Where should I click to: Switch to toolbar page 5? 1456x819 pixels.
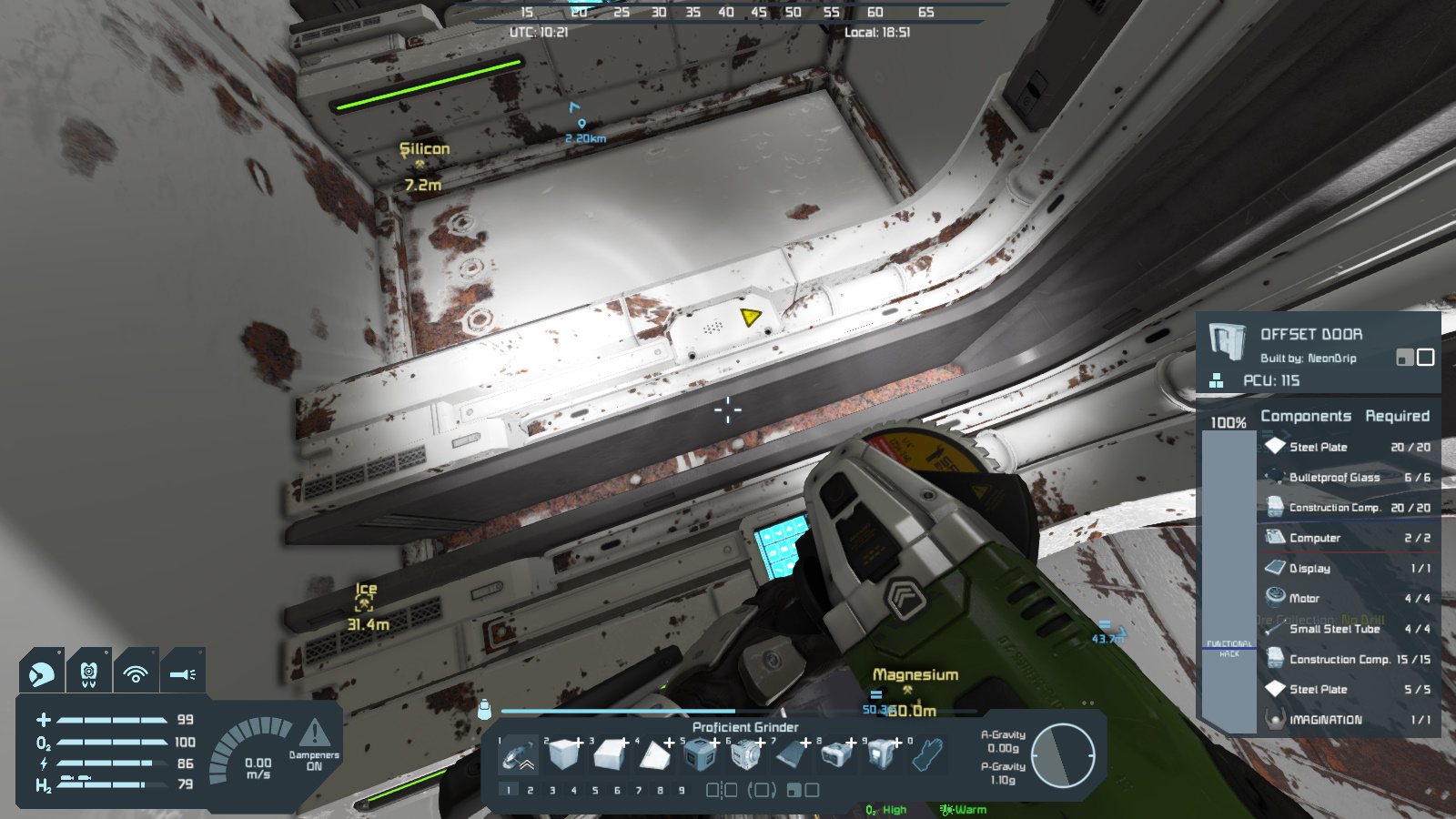pos(595,791)
